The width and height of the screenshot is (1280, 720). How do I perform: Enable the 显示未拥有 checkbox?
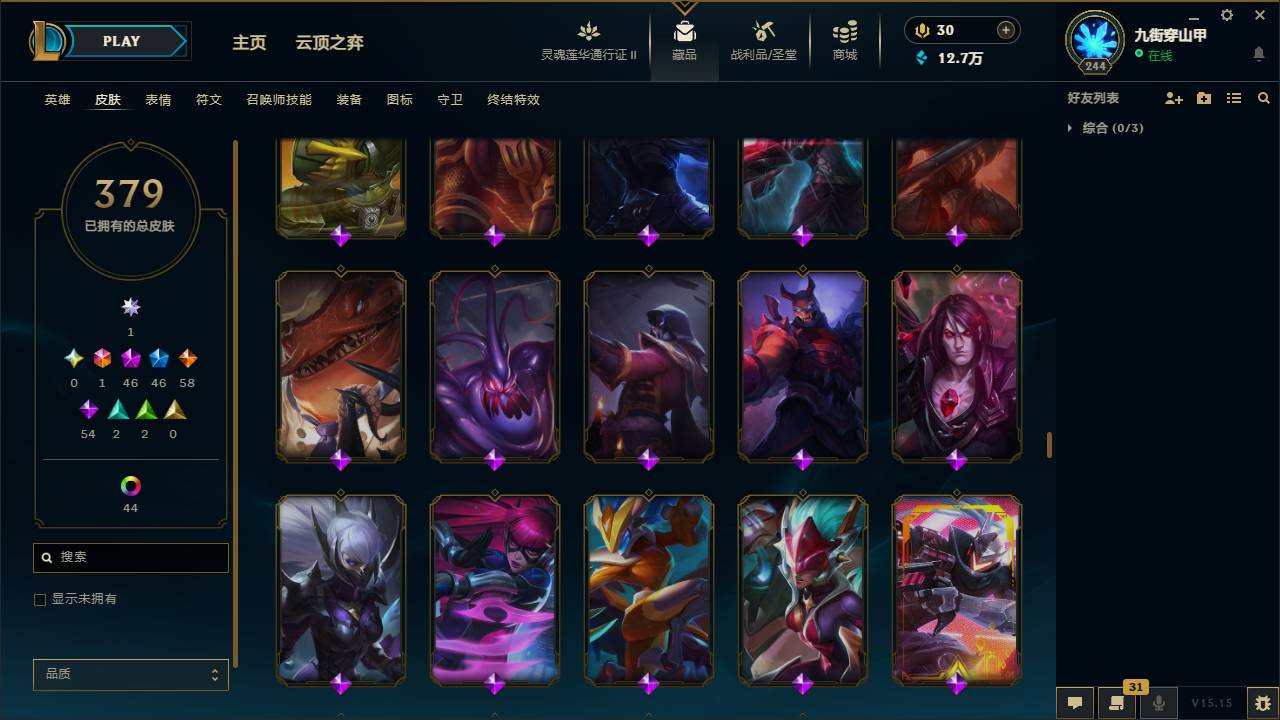(39, 599)
